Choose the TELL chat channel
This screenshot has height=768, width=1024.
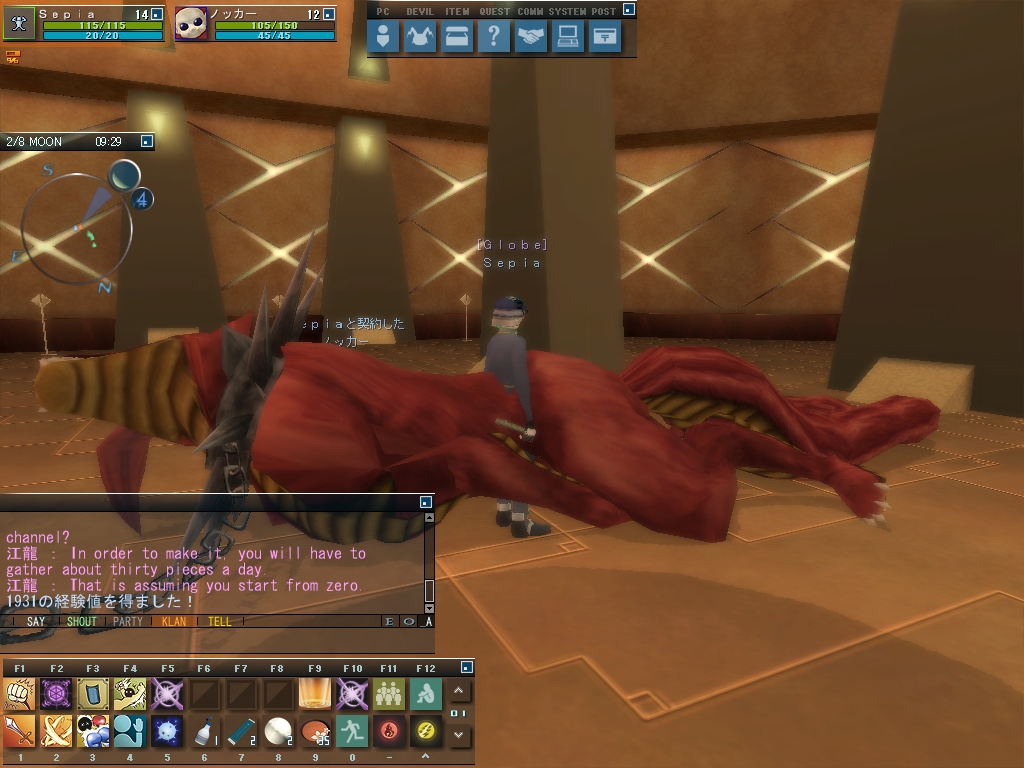[x=219, y=621]
